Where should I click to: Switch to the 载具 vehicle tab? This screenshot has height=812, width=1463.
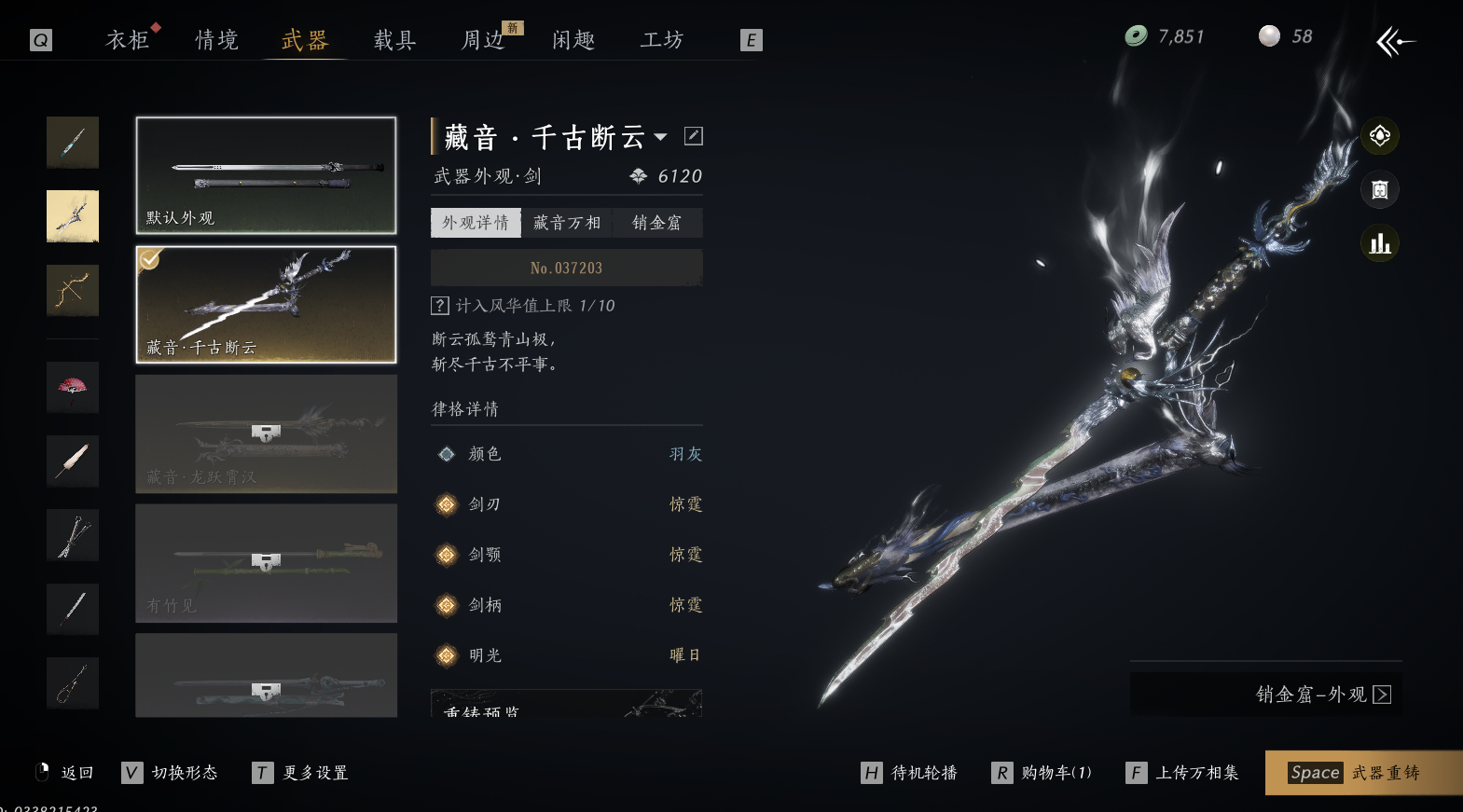(394, 40)
